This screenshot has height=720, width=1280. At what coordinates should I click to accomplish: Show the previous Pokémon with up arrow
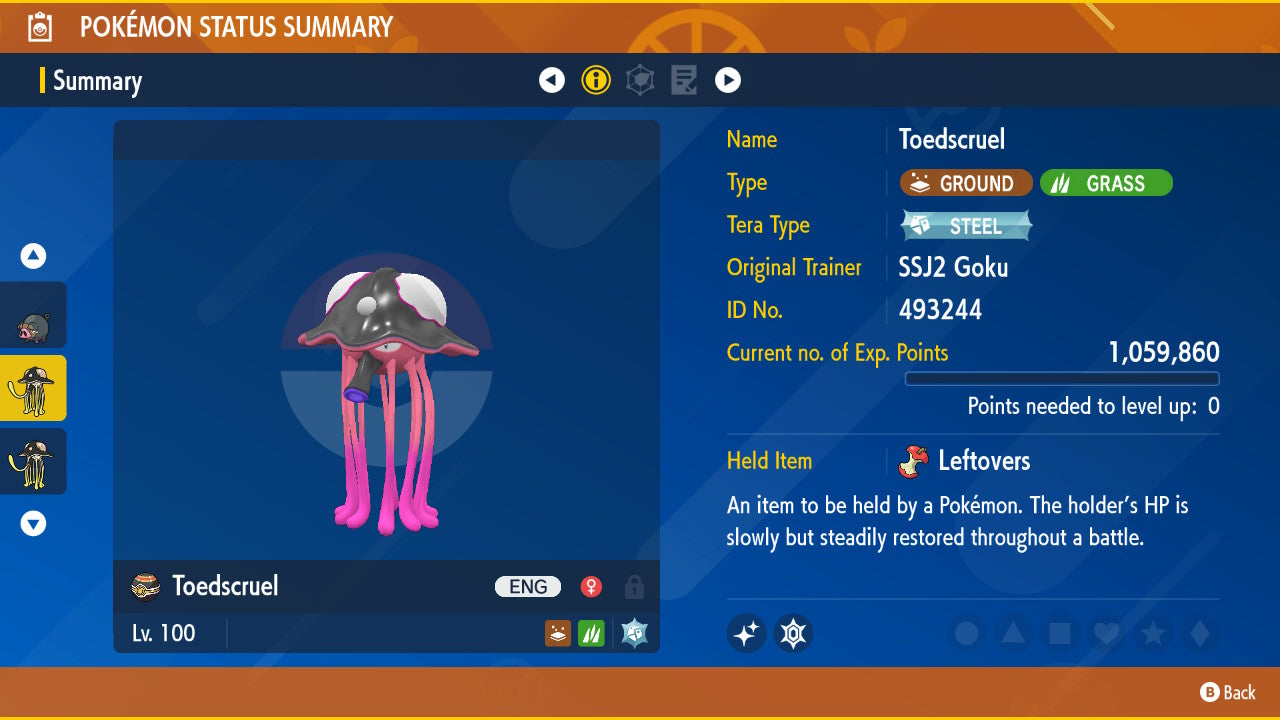point(34,256)
